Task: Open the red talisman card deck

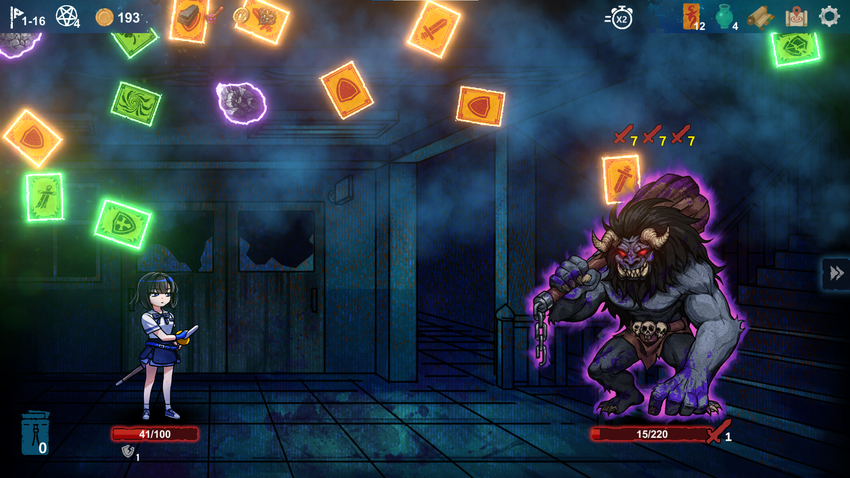Action: pyautogui.click(x=692, y=15)
